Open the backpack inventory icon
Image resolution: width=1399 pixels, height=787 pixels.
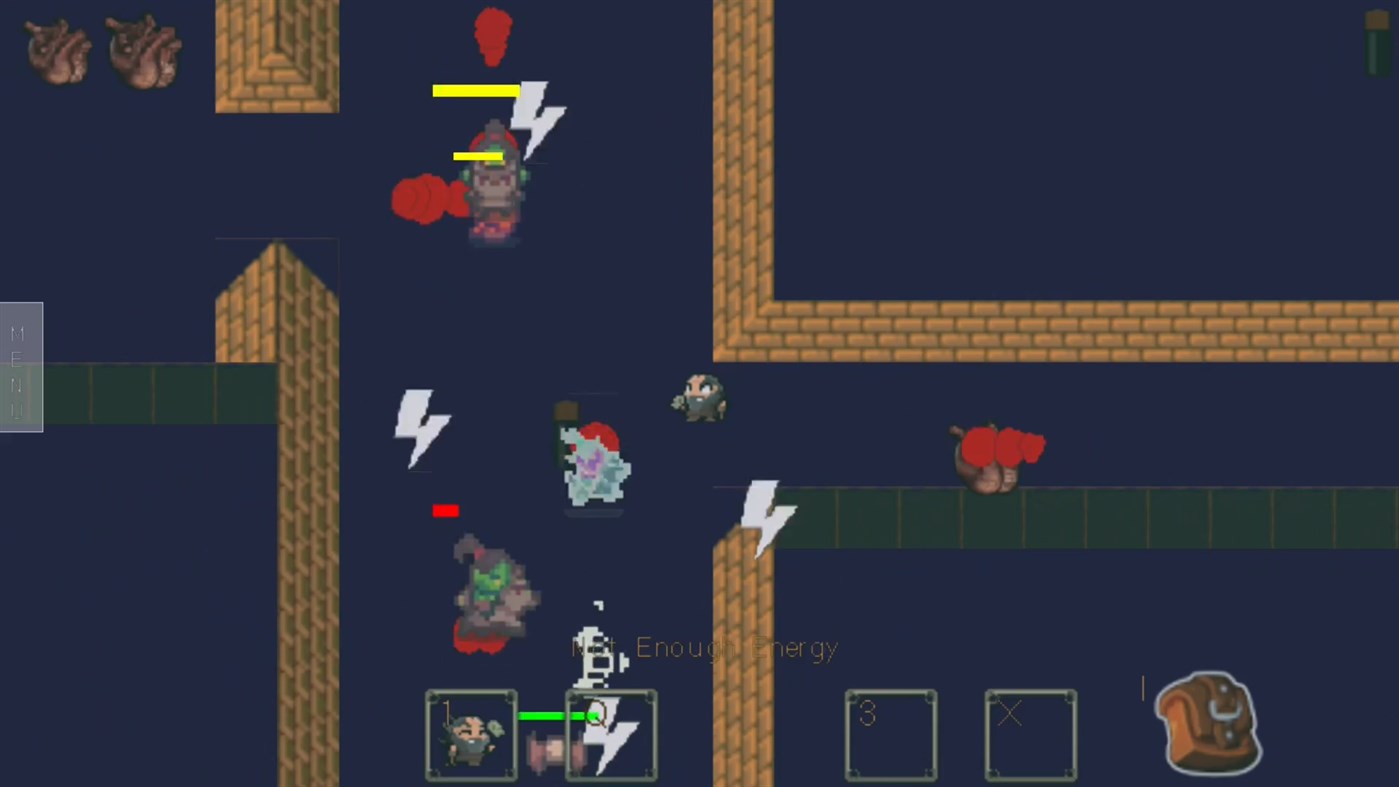(x=1206, y=722)
